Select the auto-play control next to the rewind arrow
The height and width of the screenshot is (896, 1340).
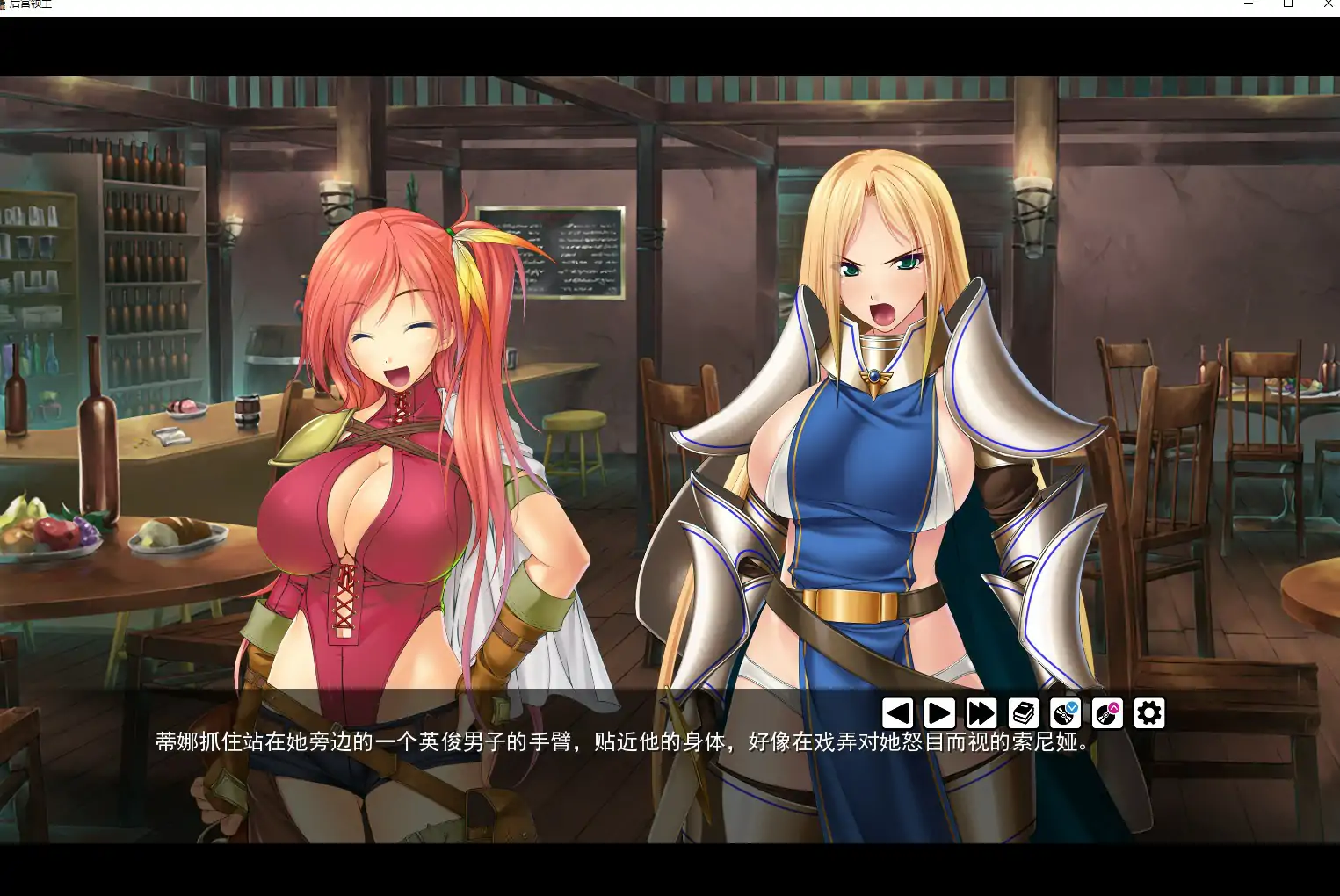point(939,713)
